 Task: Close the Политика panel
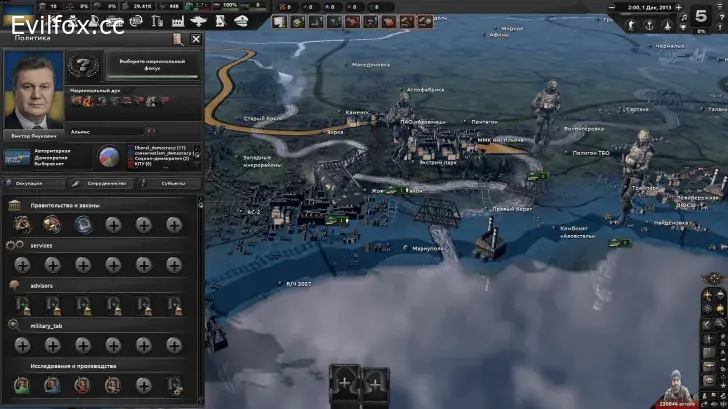[196, 39]
